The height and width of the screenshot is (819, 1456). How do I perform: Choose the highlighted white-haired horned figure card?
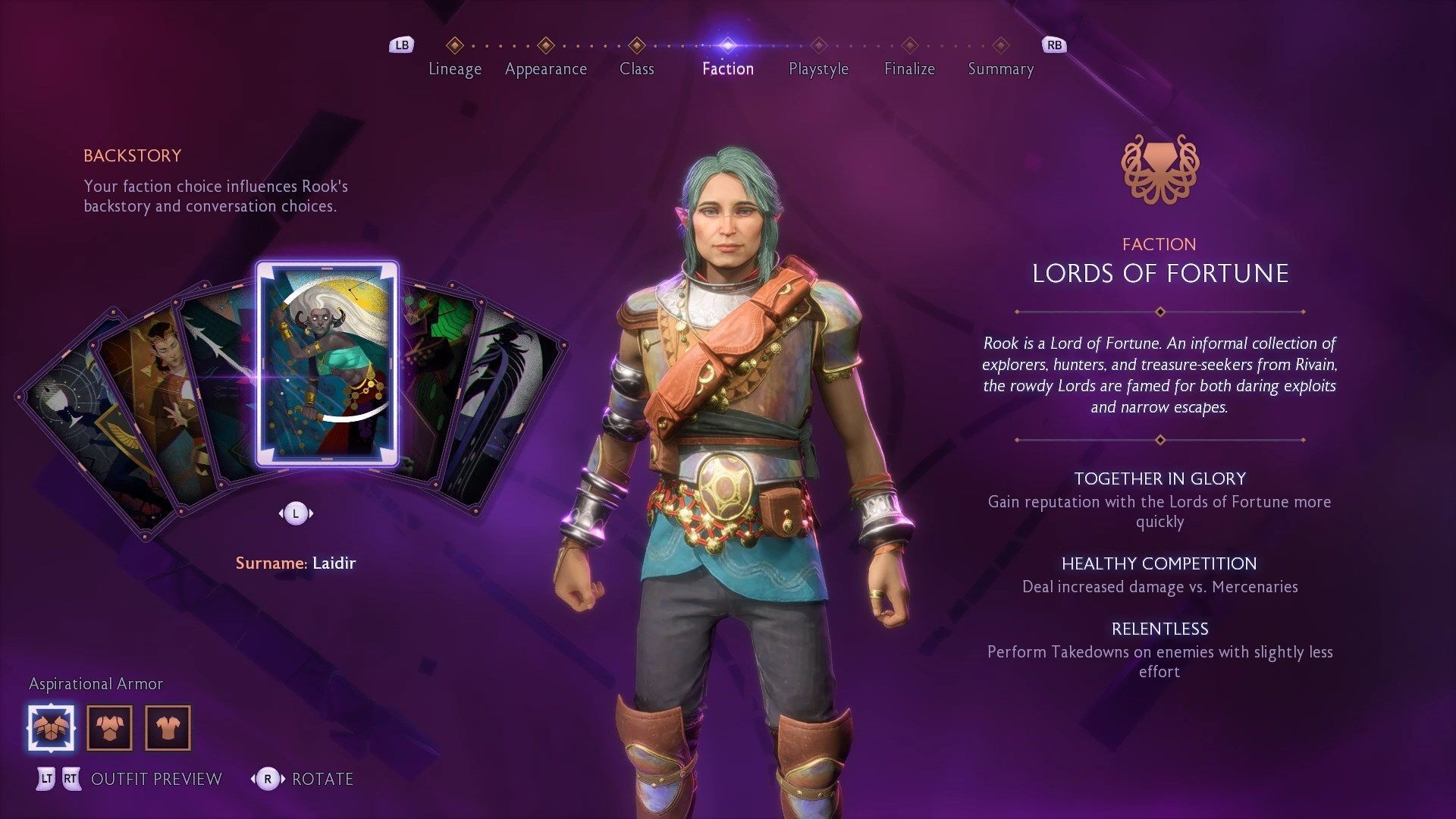point(327,364)
